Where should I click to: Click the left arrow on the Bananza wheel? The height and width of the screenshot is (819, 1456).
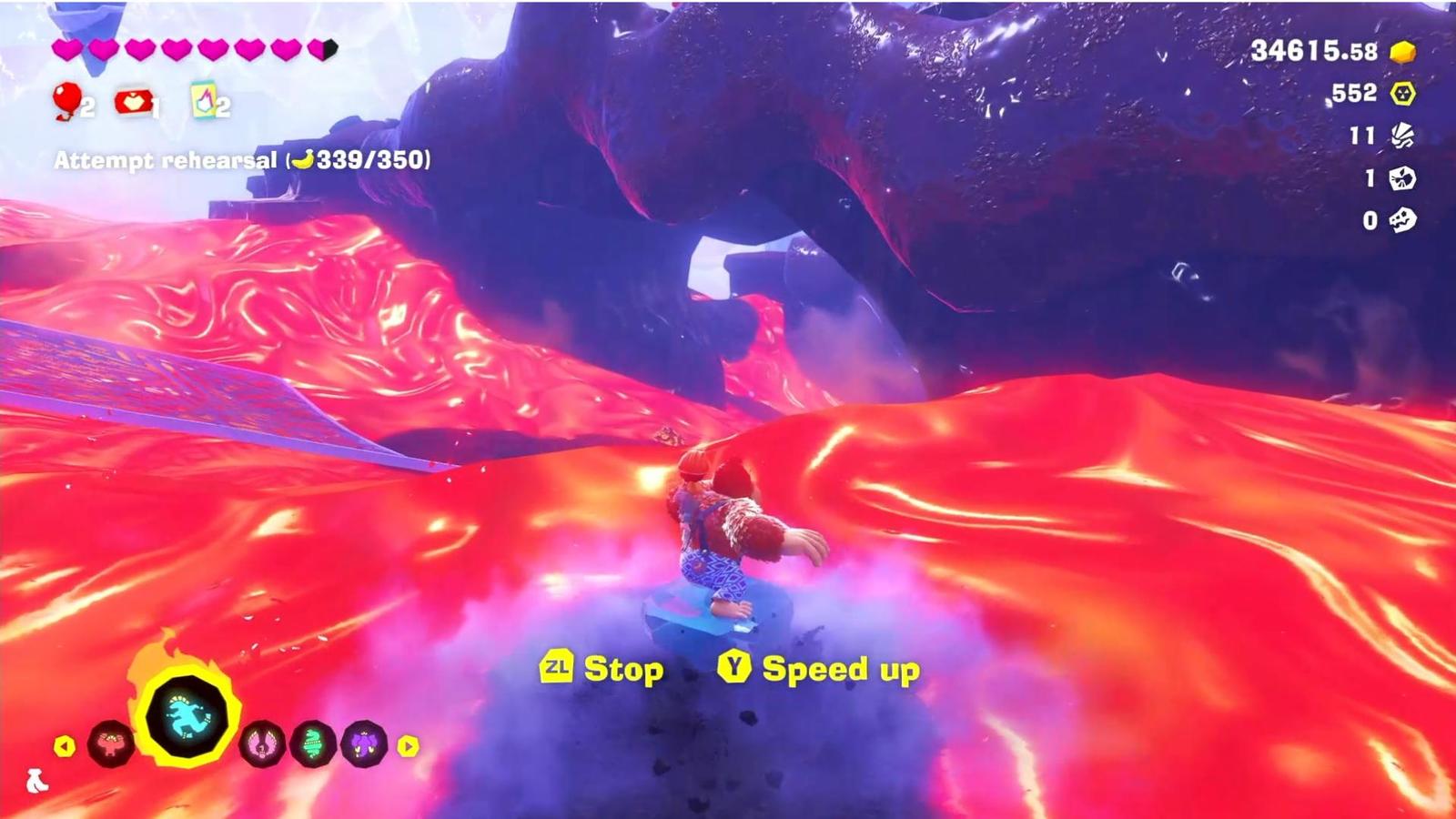coord(64,745)
